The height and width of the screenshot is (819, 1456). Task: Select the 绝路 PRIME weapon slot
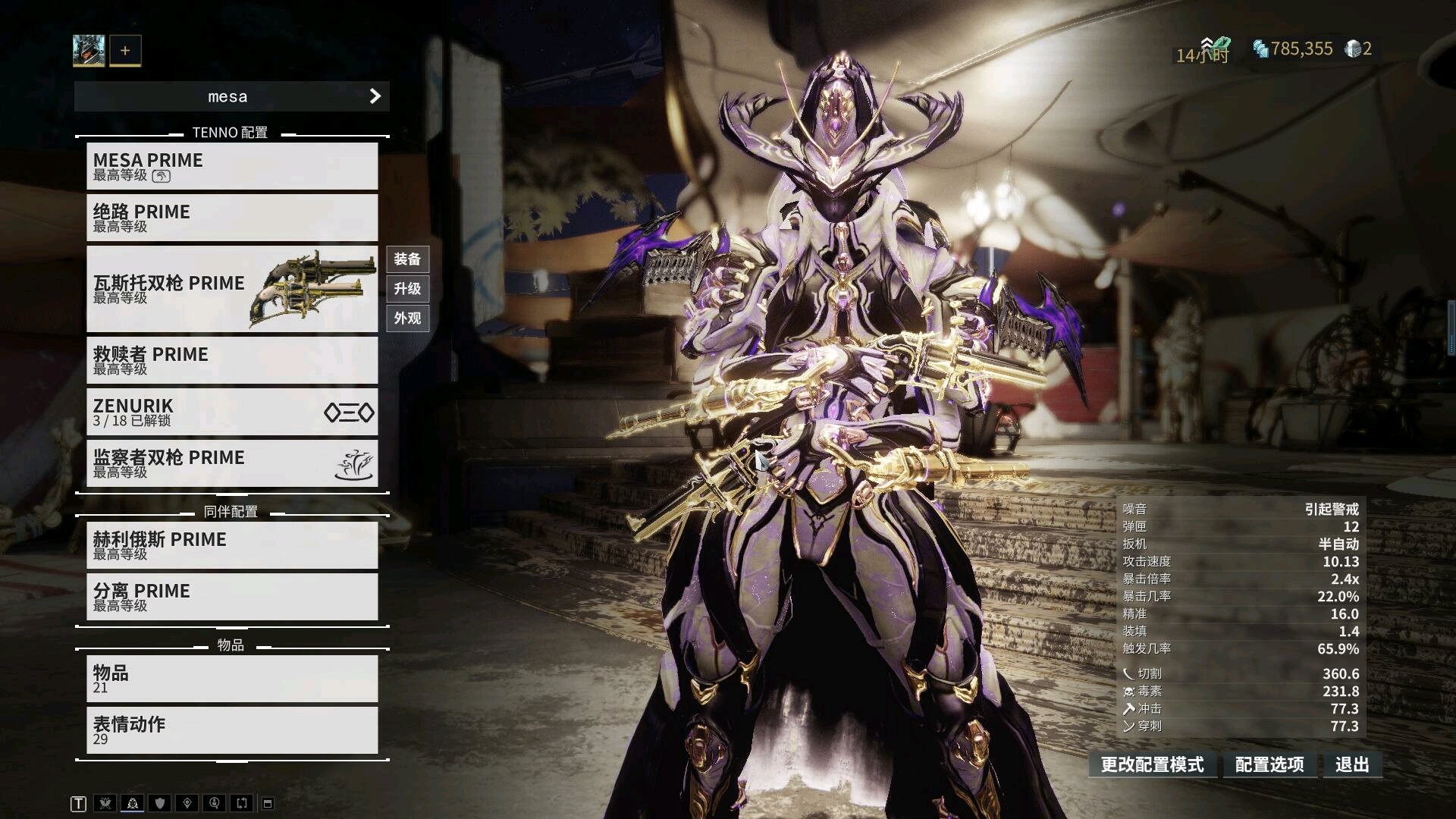coord(231,218)
